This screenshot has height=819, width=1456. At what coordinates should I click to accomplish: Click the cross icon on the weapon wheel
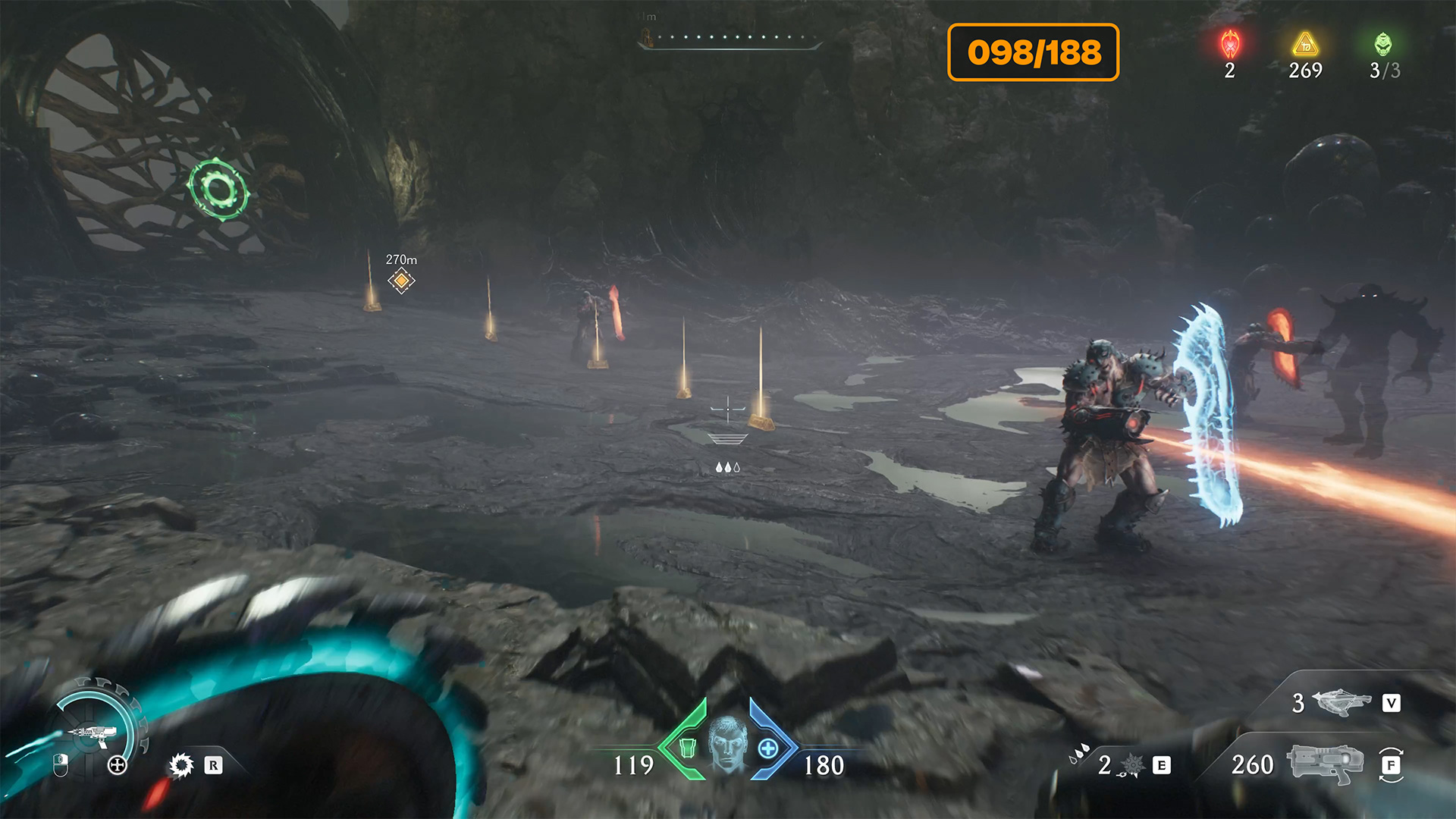pos(117,765)
